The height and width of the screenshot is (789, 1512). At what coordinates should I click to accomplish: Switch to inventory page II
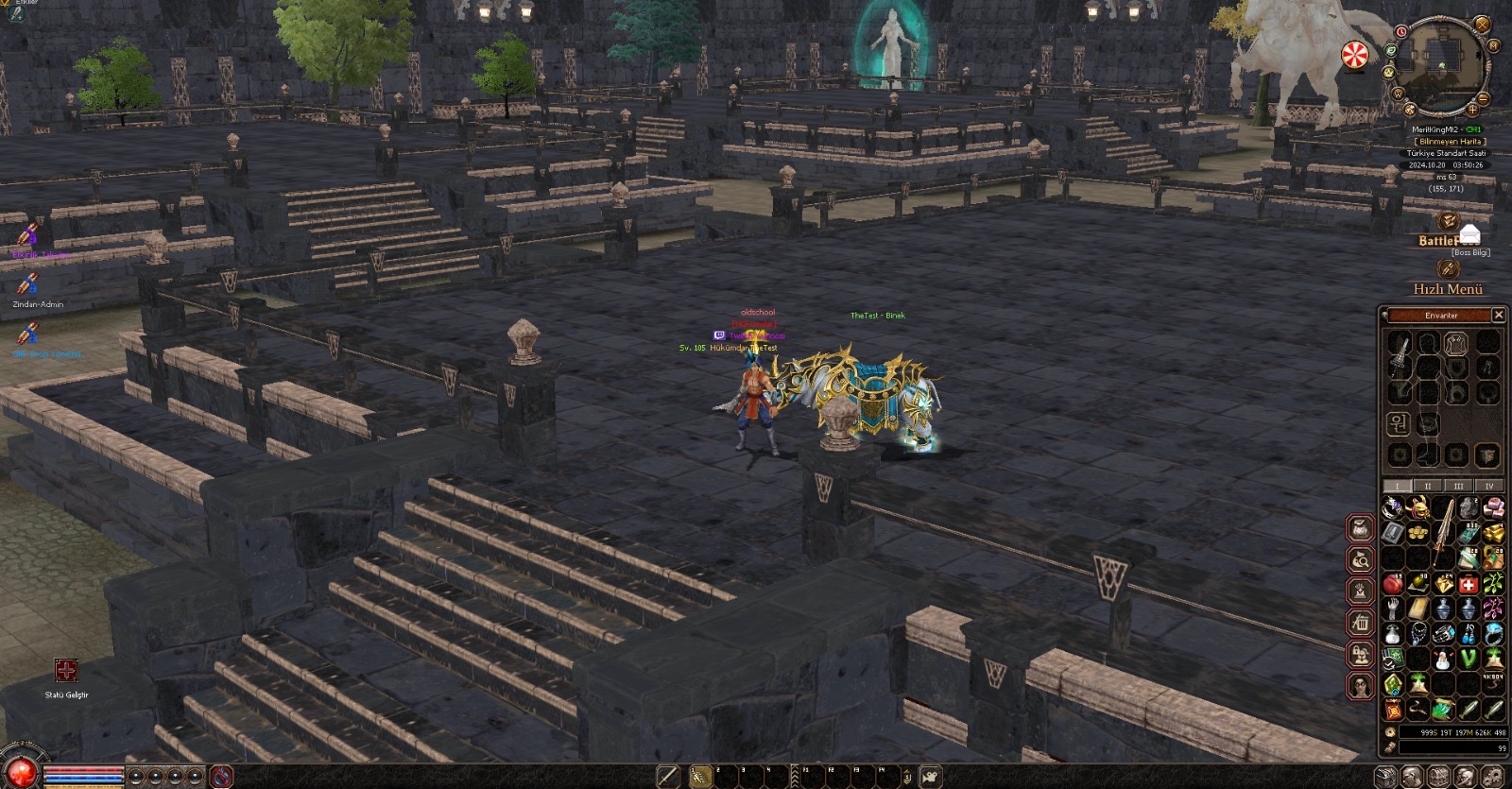(1428, 486)
